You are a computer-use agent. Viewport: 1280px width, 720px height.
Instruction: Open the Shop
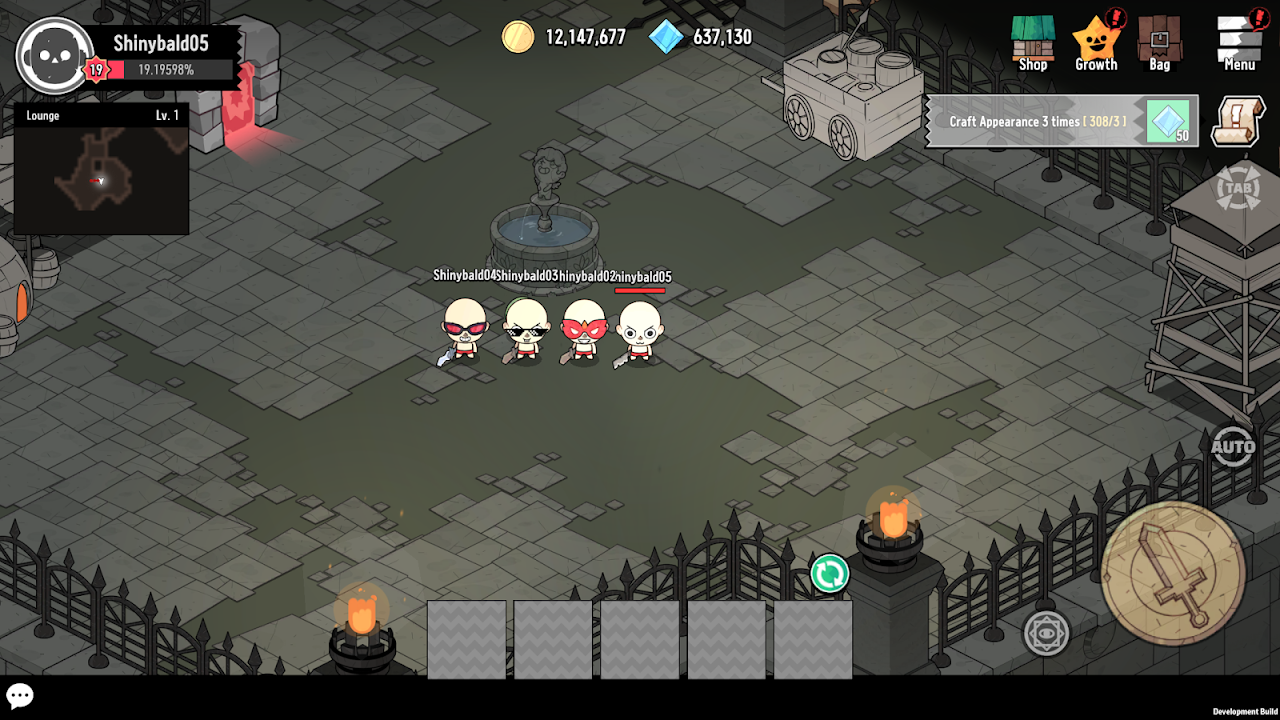coord(1033,43)
